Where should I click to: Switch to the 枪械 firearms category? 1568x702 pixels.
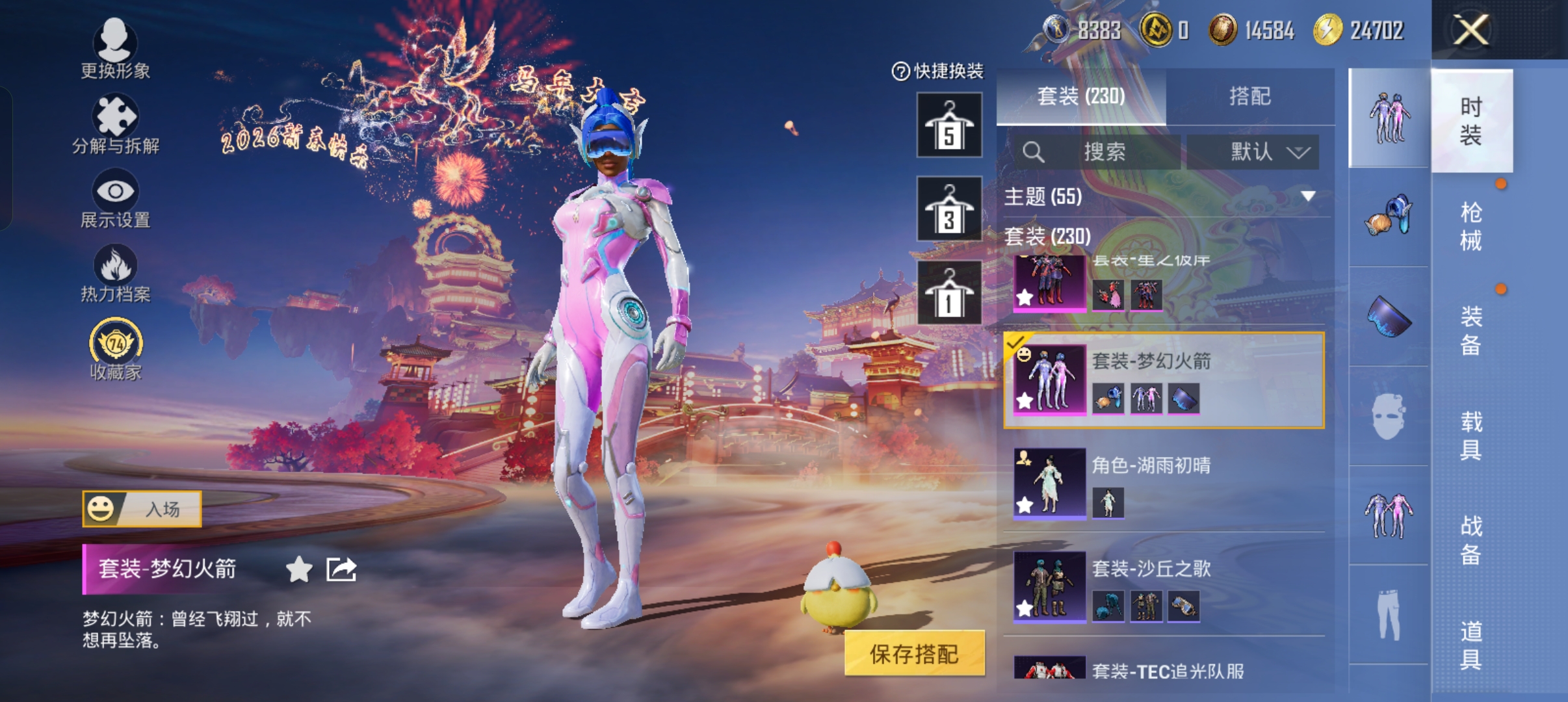pyautogui.click(x=1471, y=226)
